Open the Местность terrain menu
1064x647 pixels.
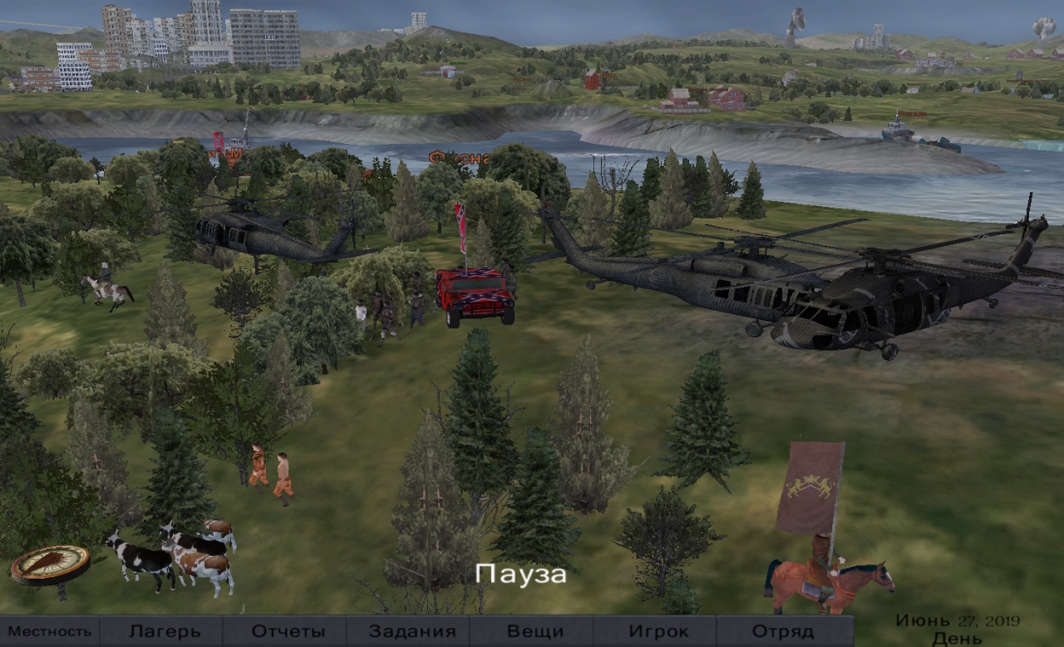(50, 632)
